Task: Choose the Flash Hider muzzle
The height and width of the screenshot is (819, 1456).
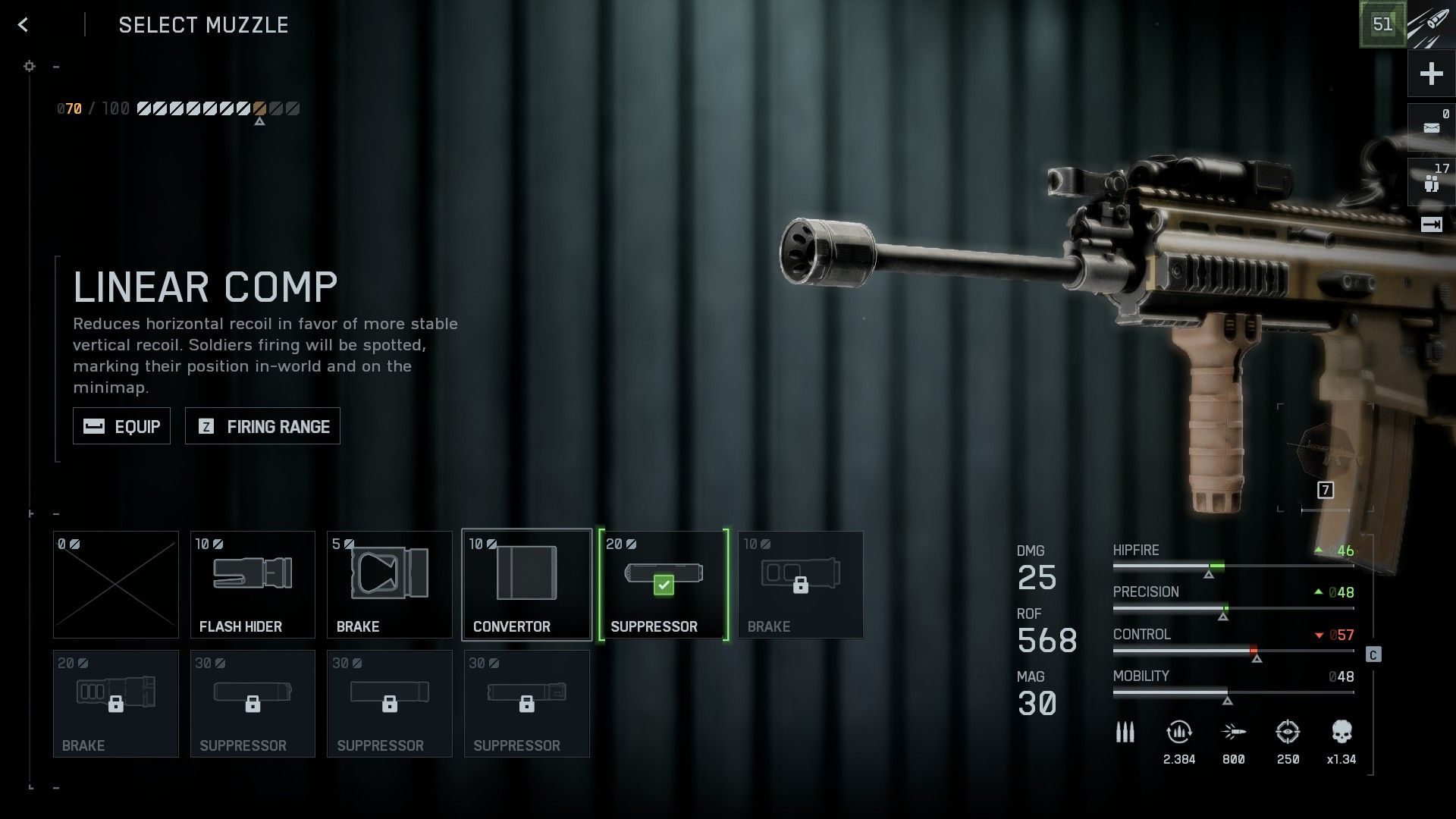Action: [x=253, y=585]
